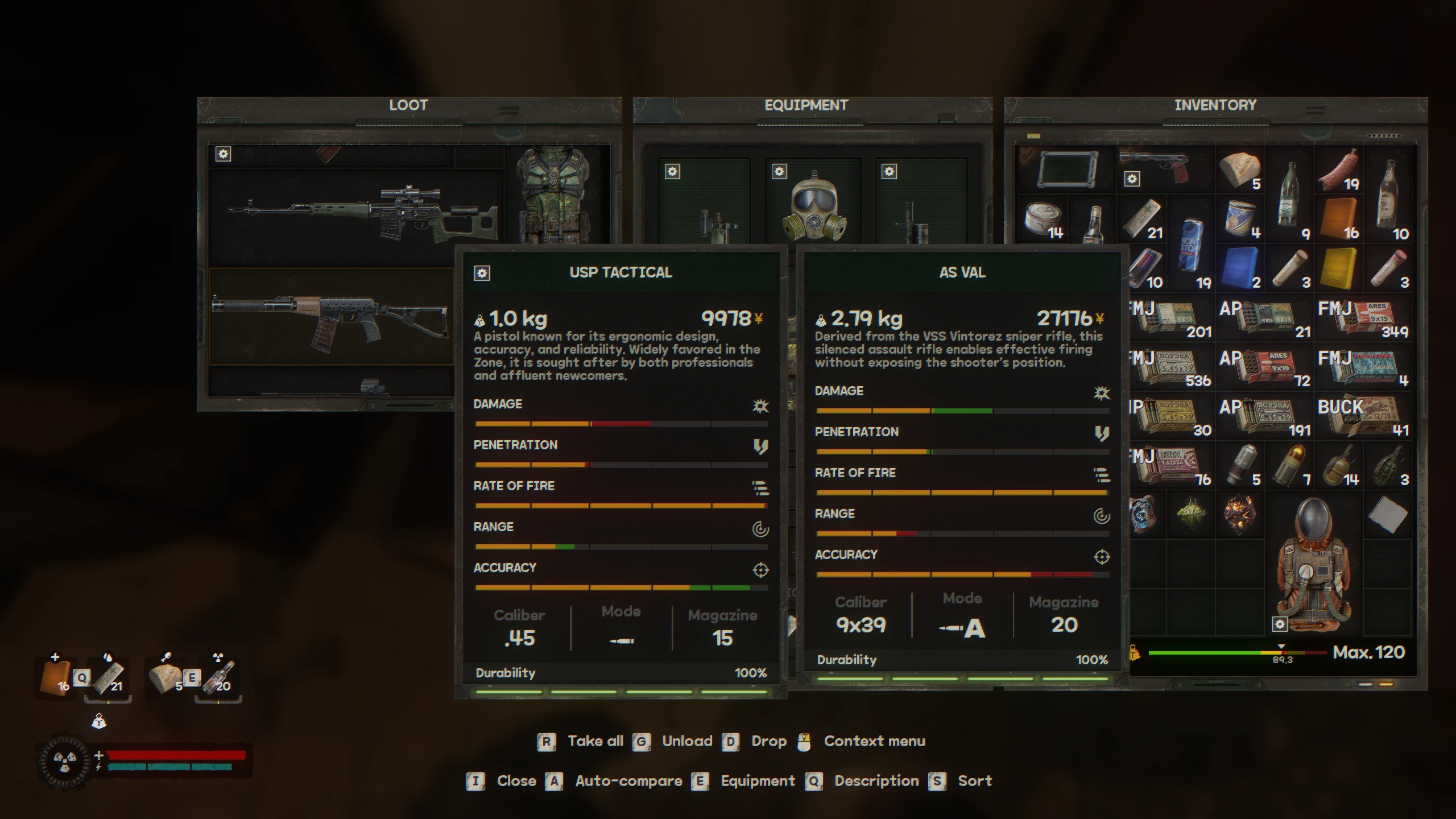Click the orange hazard suit in inventory
This screenshot has height=819, width=1456.
point(1314,563)
